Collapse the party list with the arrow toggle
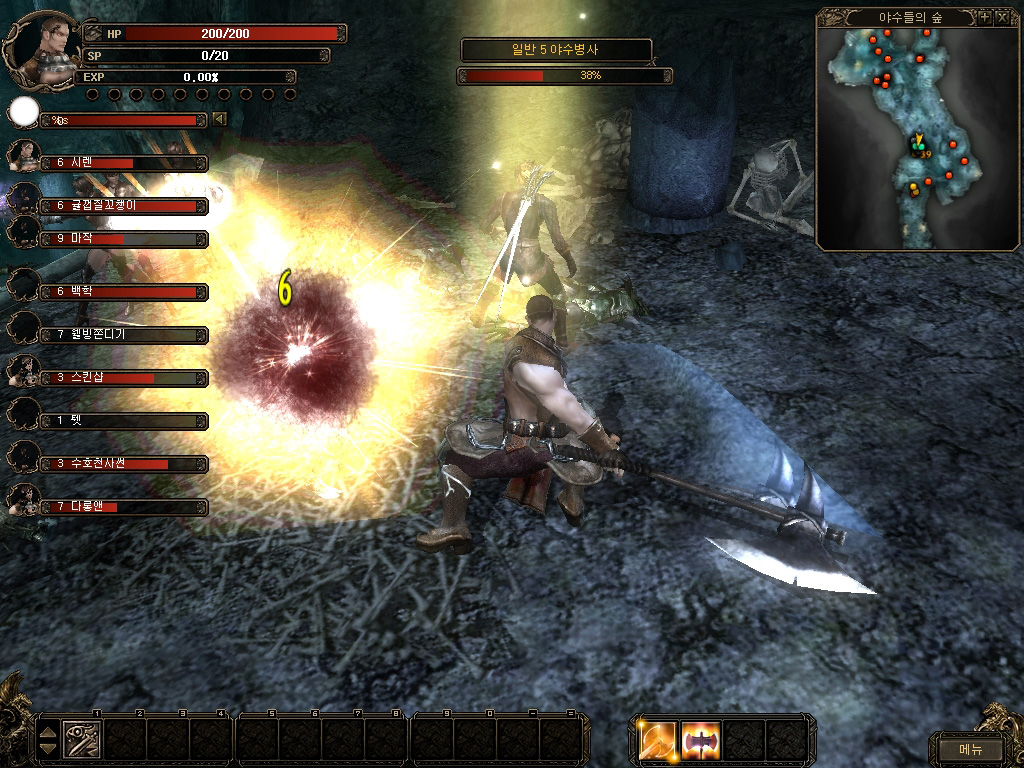This screenshot has height=768, width=1024. pos(219,119)
